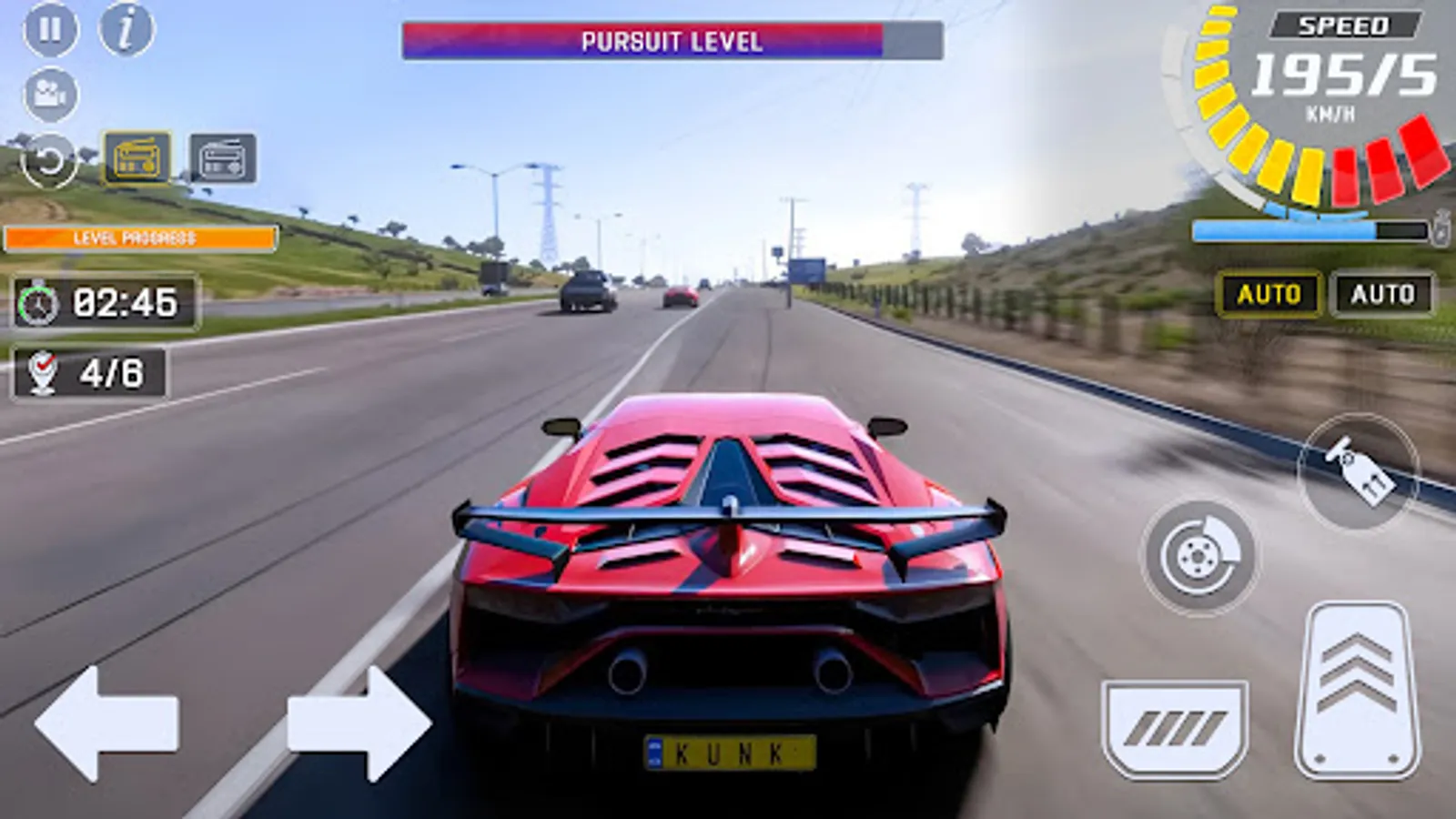Click the Pursuit Level banner
The height and width of the screenshot is (819, 1456).
[x=673, y=38]
